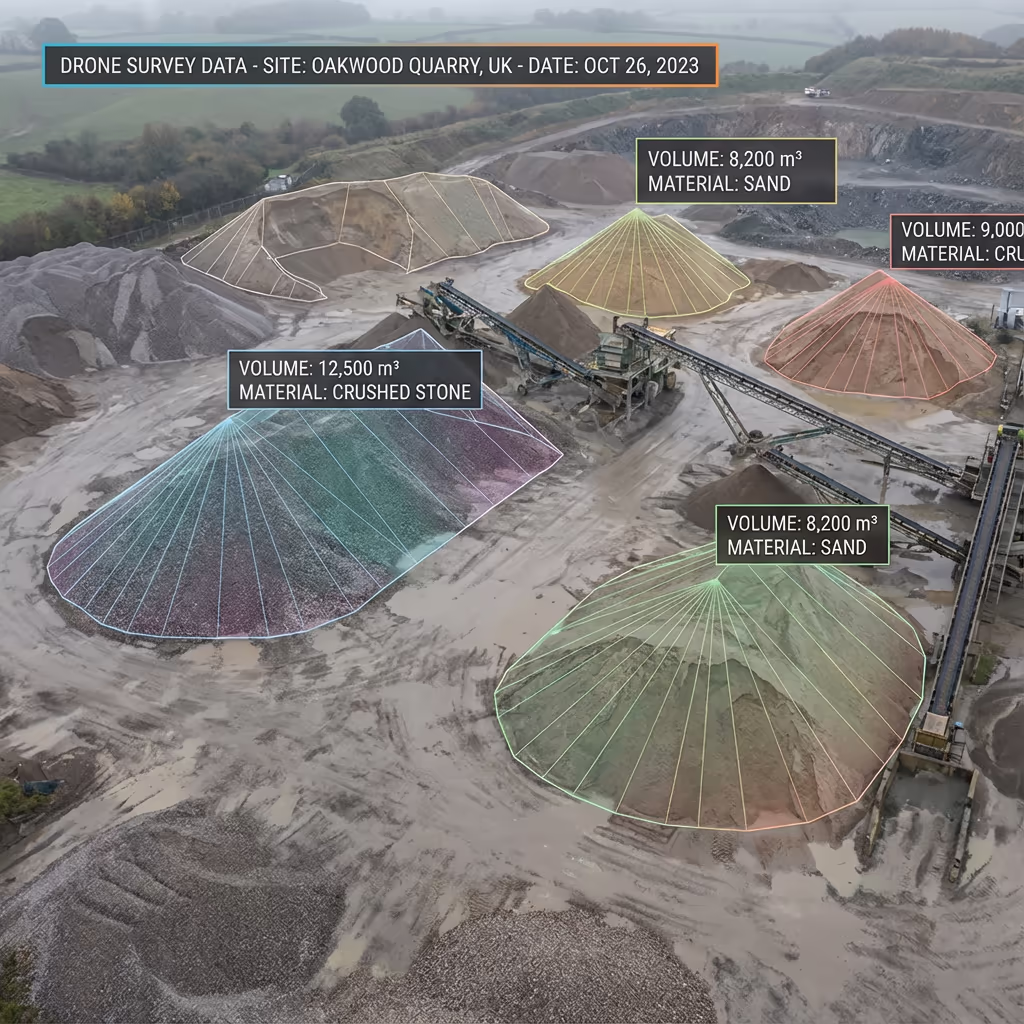Select the 12,500 m³ crushed stone volume label

pos(355,379)
